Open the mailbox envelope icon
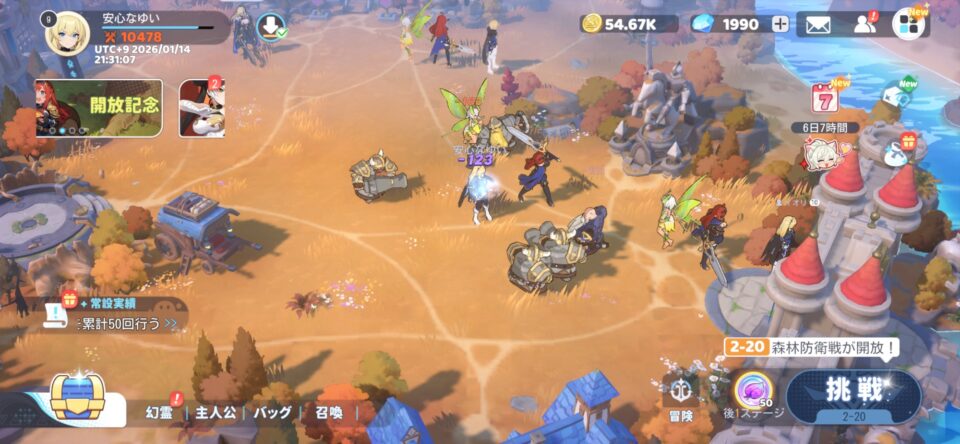 click(818, 24)
